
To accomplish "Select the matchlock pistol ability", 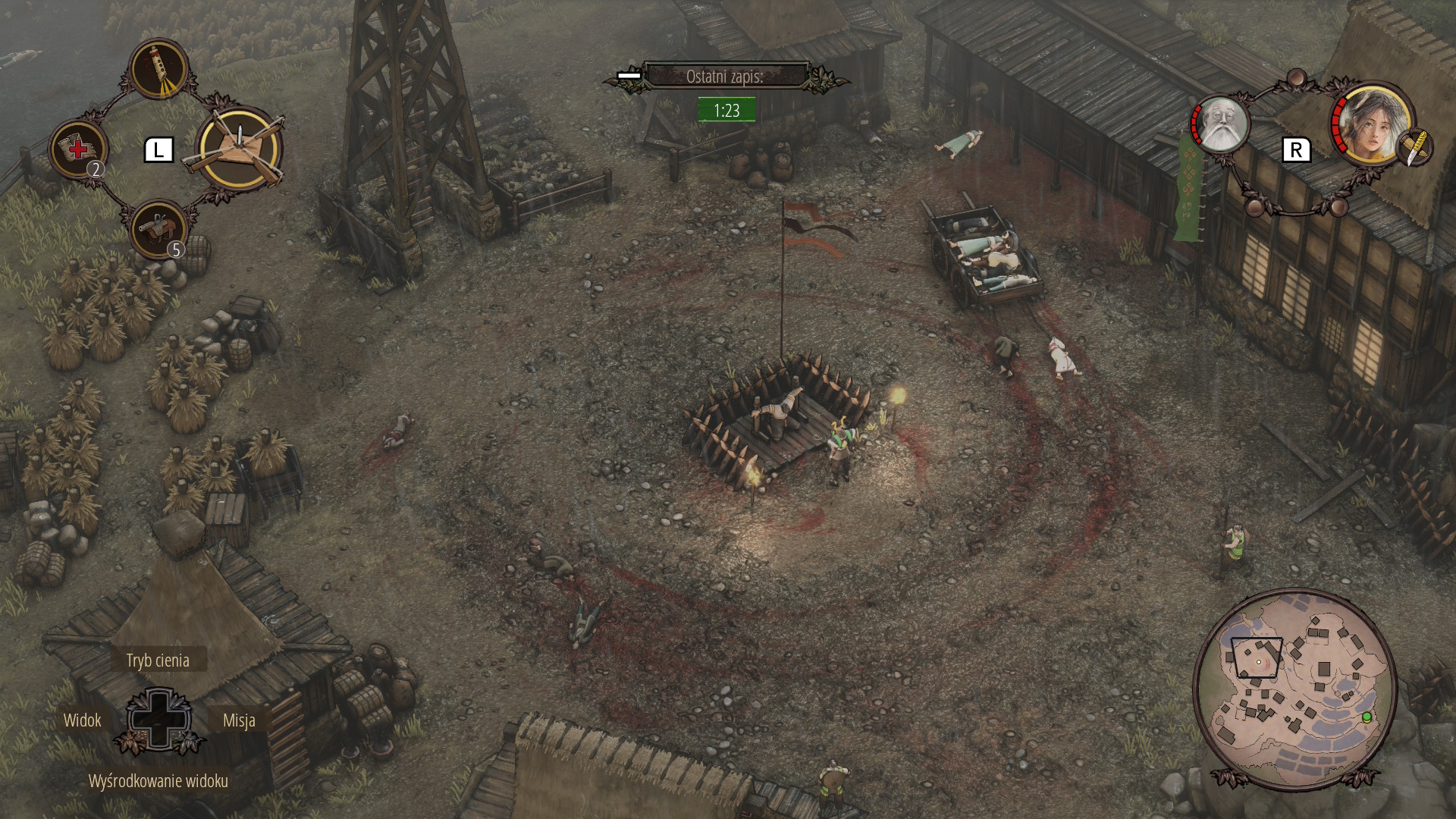I will point(159,228).
